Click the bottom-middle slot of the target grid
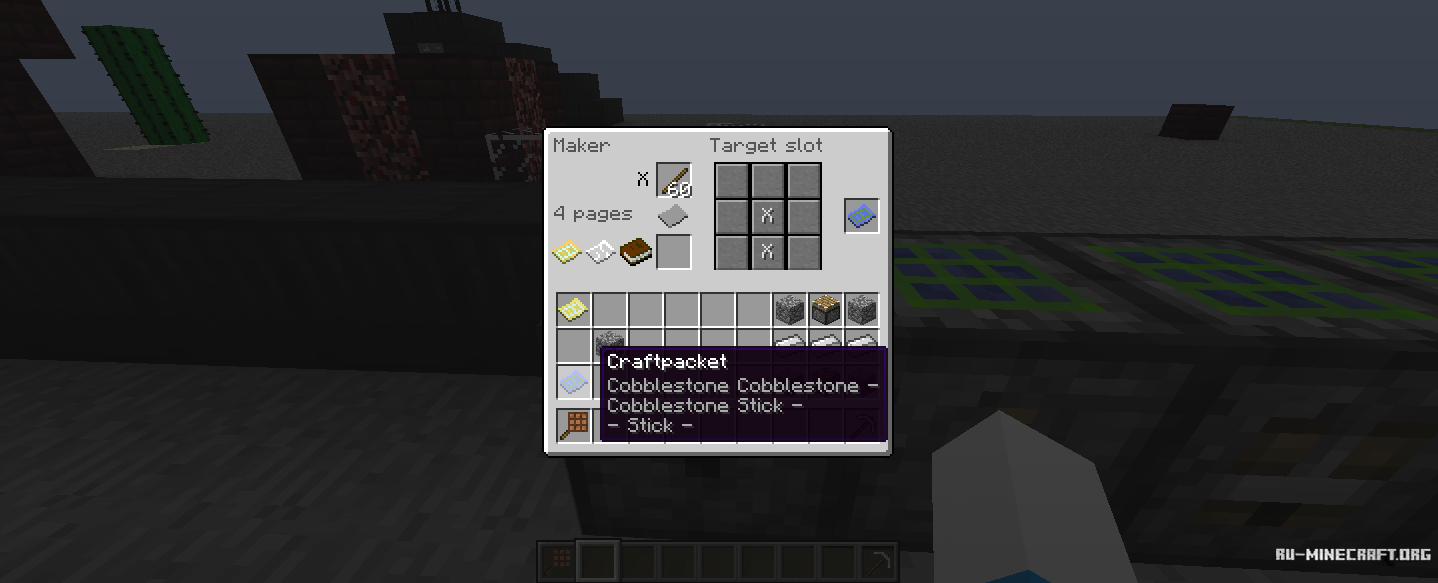The image size is (1438, 583). pyautogui.click(x=767, y=251)
